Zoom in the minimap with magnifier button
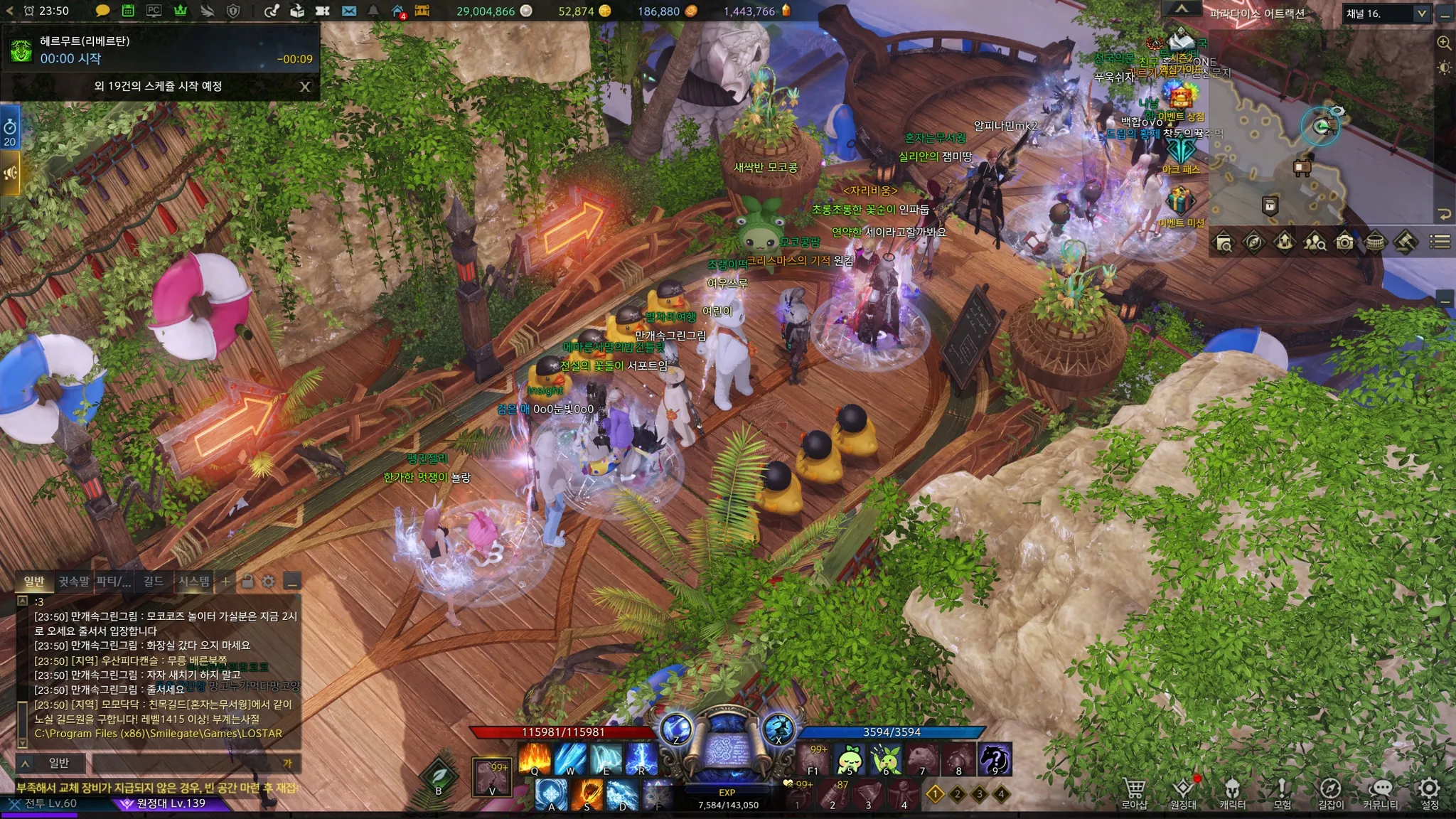This screenshot has width=1456, height=819. point(1444,43)
